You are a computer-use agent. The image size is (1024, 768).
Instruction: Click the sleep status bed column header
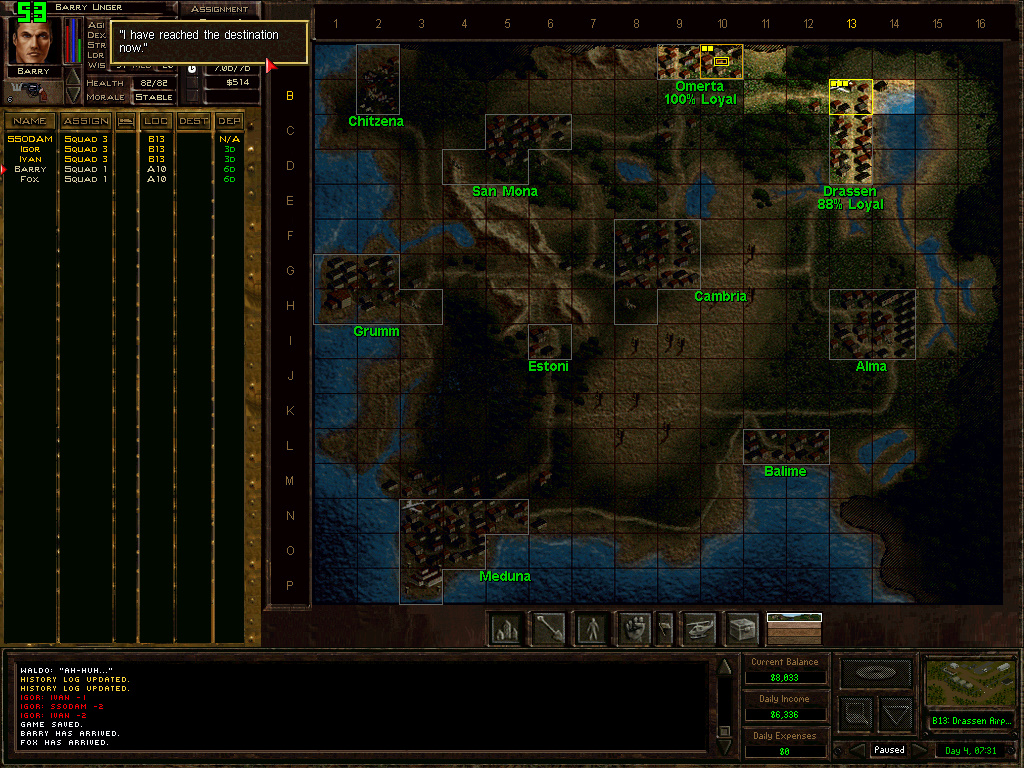click(x=126, y=121)
